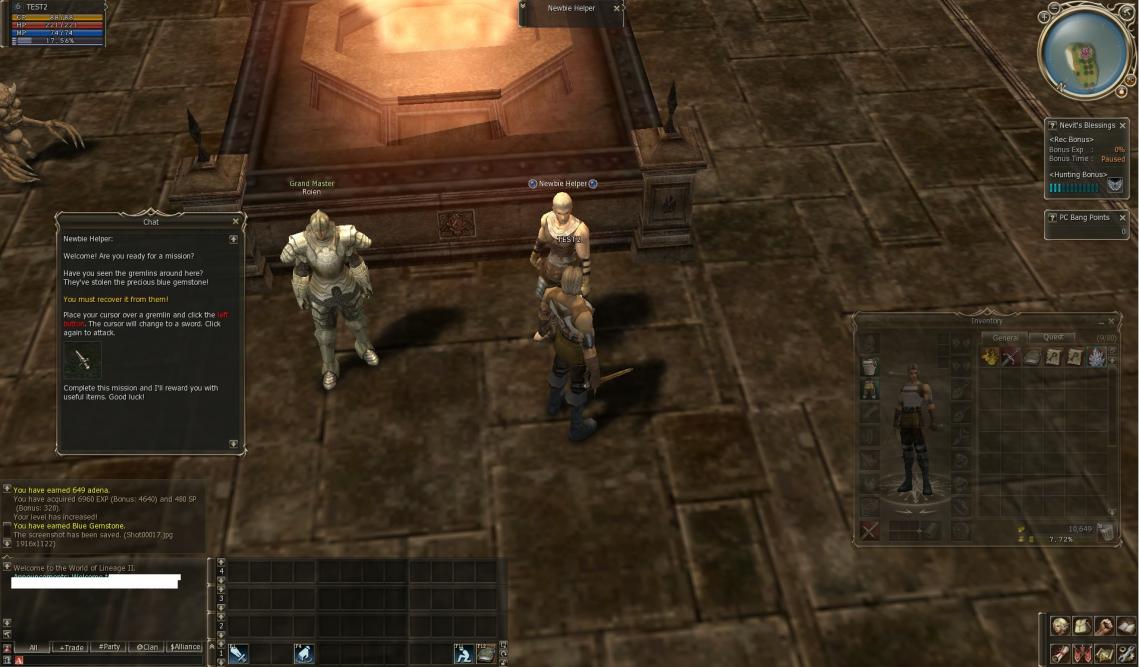Close the Newbie Helper chat window
The width and height of the screenshot is (1139, 667).
coord(236,222)
